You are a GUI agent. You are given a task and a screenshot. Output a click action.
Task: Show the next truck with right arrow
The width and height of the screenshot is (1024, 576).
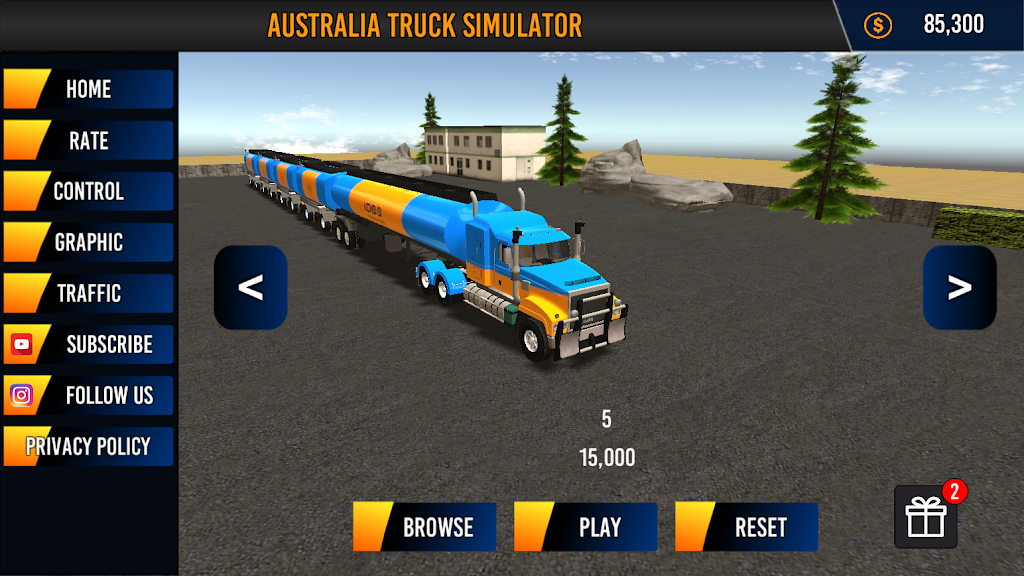[959, 288]
